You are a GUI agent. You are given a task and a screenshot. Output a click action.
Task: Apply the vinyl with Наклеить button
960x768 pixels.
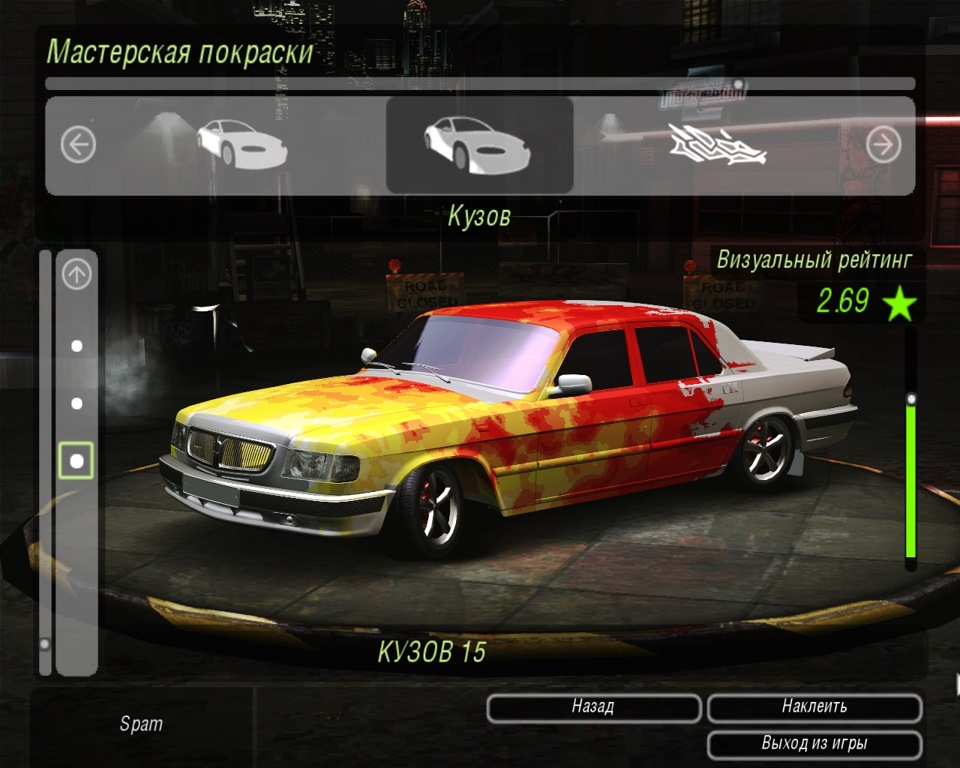coord(814,707)
